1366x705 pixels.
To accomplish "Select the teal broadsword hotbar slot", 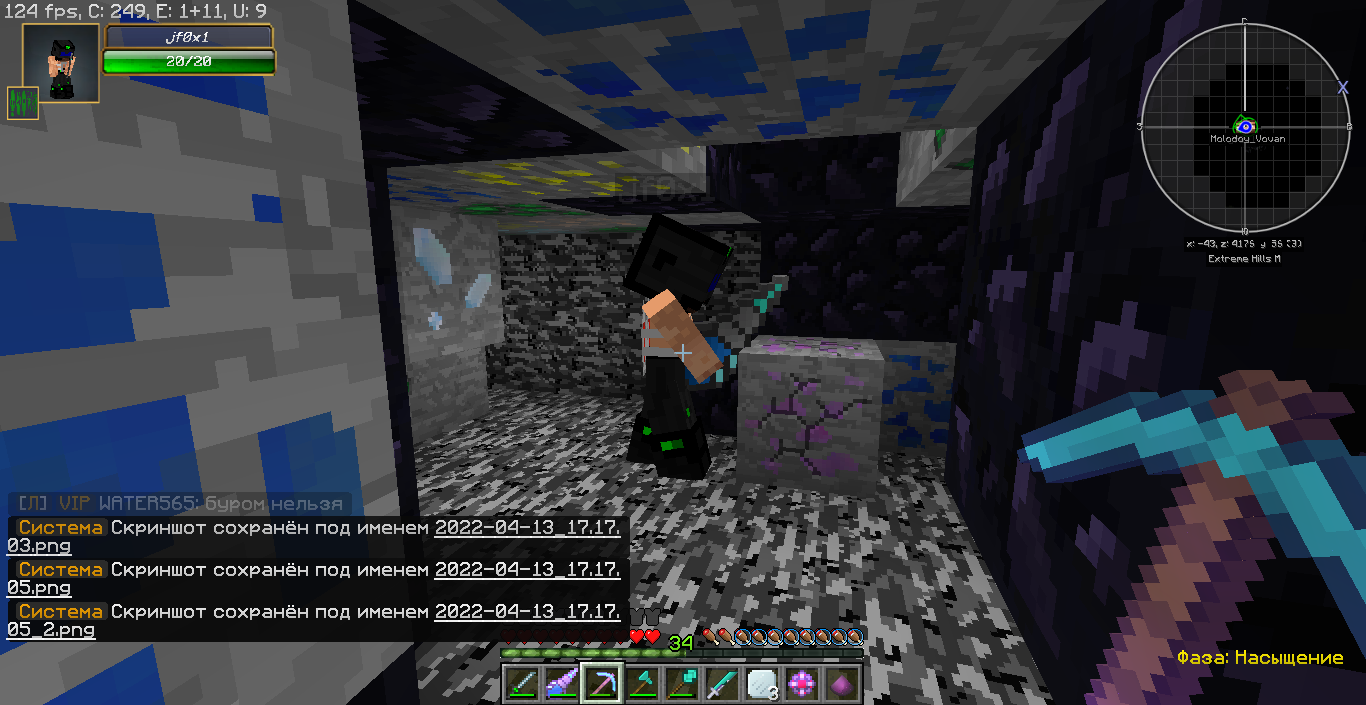I will click(x=722, y=683).
